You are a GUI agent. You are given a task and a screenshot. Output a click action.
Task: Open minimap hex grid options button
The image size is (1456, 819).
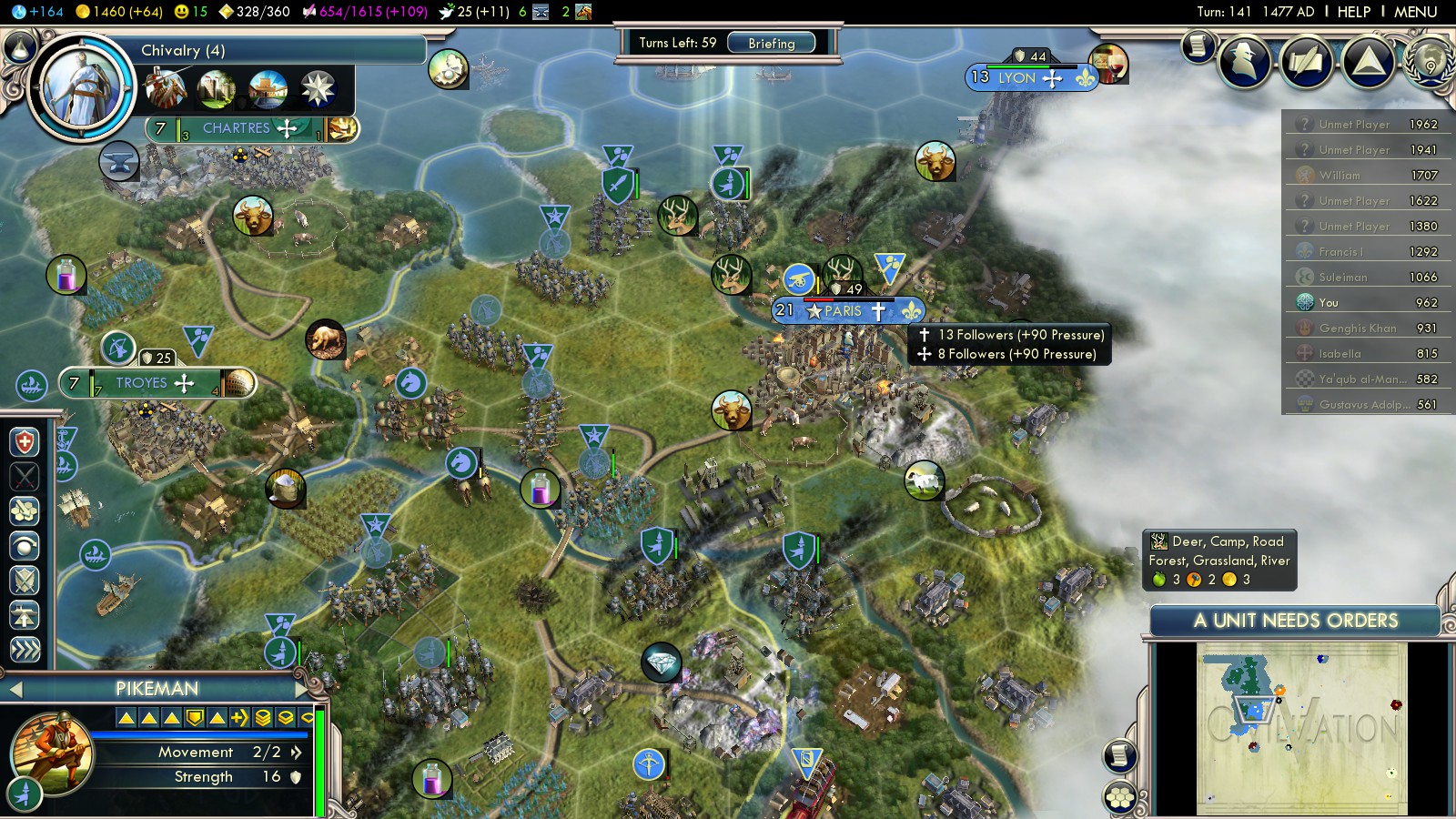pos(1120,798)
